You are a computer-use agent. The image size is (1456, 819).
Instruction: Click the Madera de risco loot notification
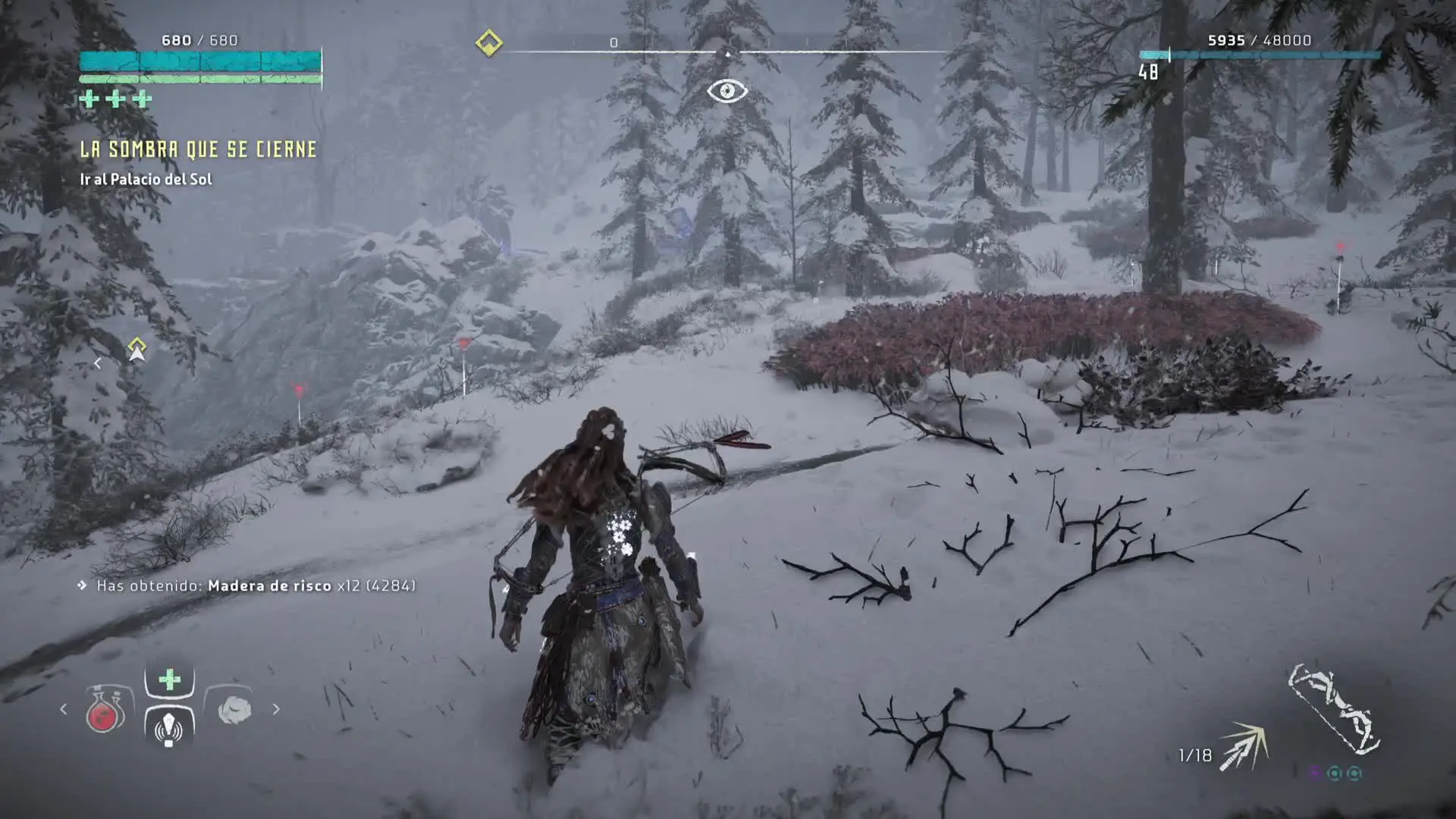point(256,585)
